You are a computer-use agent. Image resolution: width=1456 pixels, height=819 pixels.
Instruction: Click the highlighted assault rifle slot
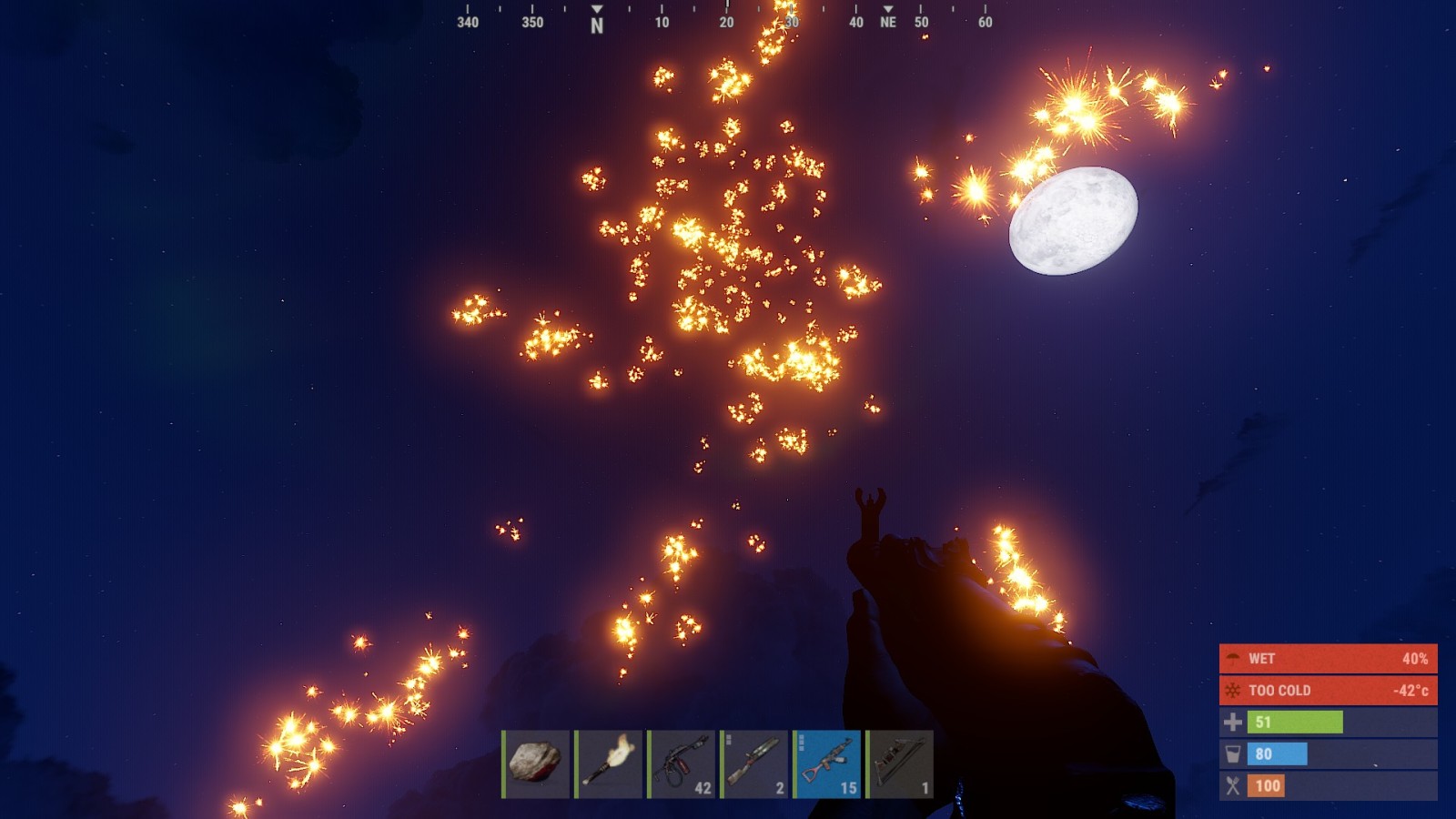click(827, 763)
